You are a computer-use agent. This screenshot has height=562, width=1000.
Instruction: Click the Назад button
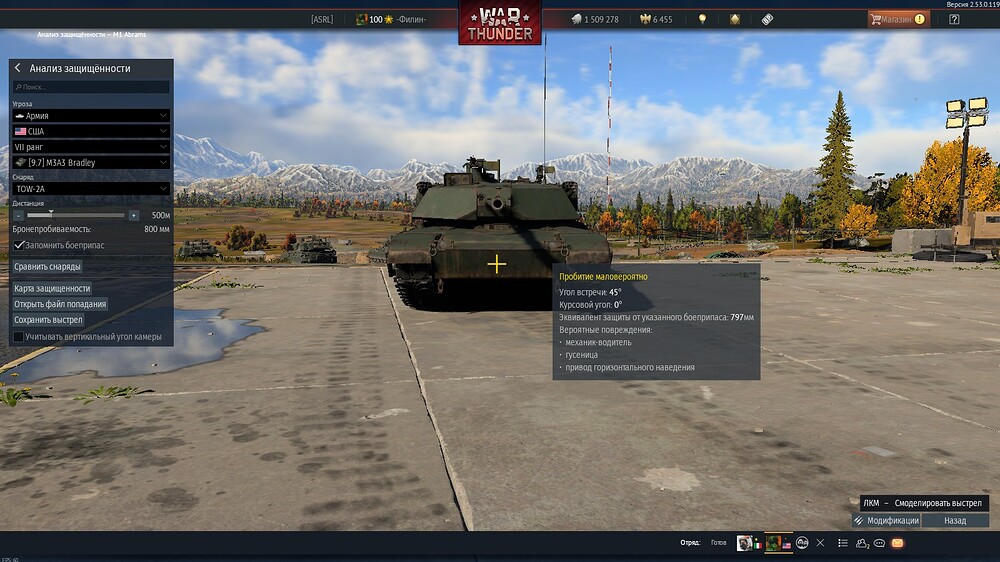click(955, 521)
